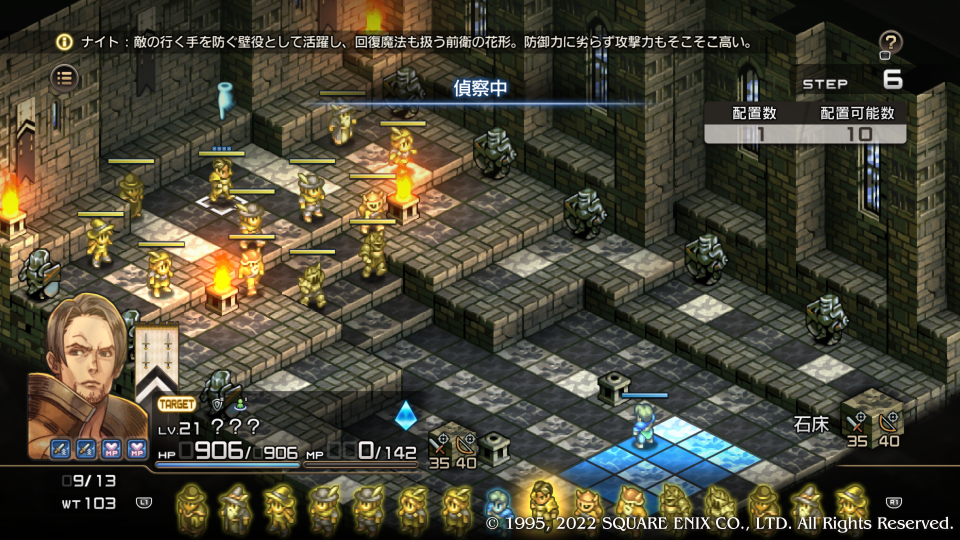Choose the blue-haired unit in the turn order bar

pyautogui.click(x=498, y=507)
